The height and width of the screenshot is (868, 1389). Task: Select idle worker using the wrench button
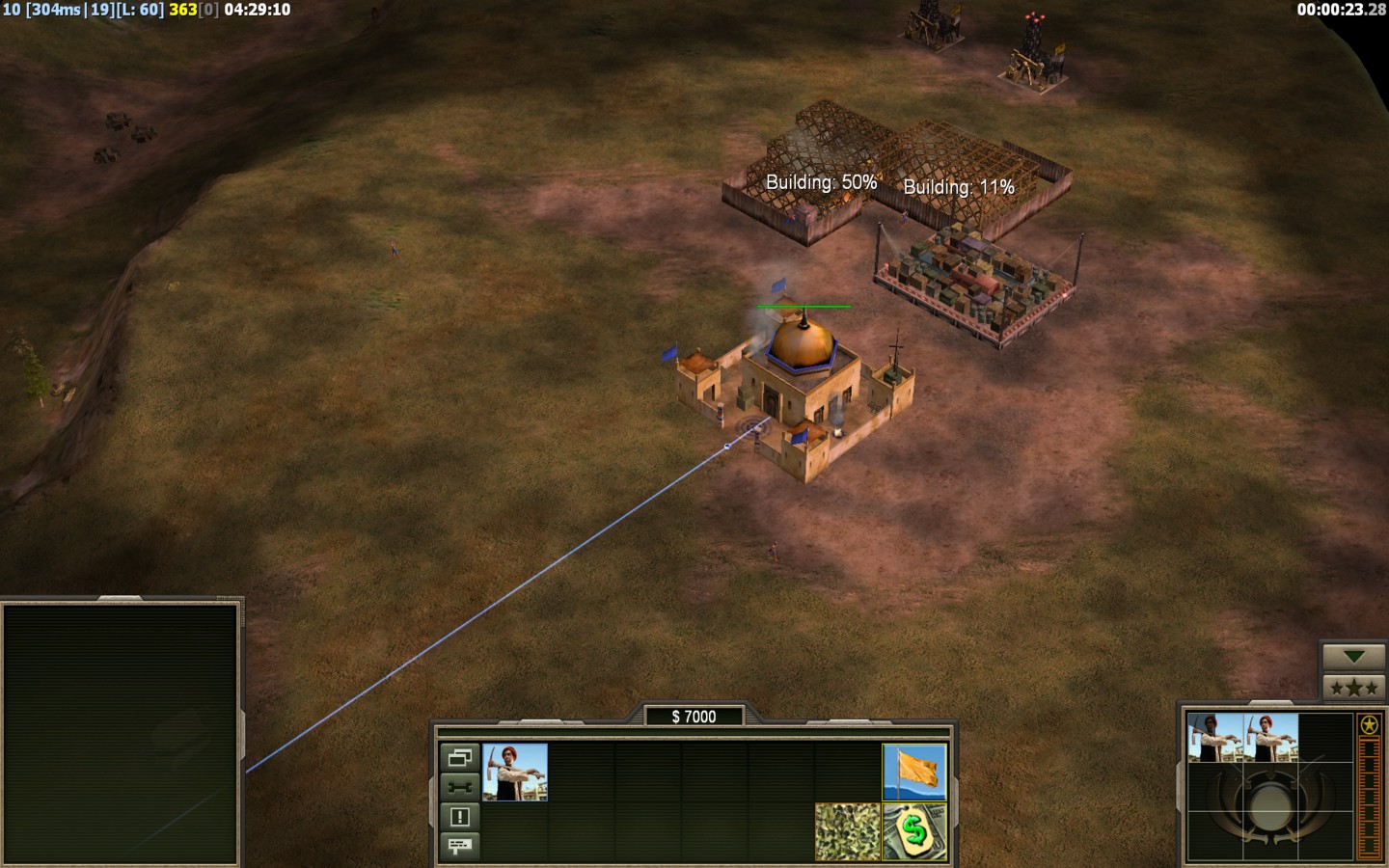click(x=459, y=787)
